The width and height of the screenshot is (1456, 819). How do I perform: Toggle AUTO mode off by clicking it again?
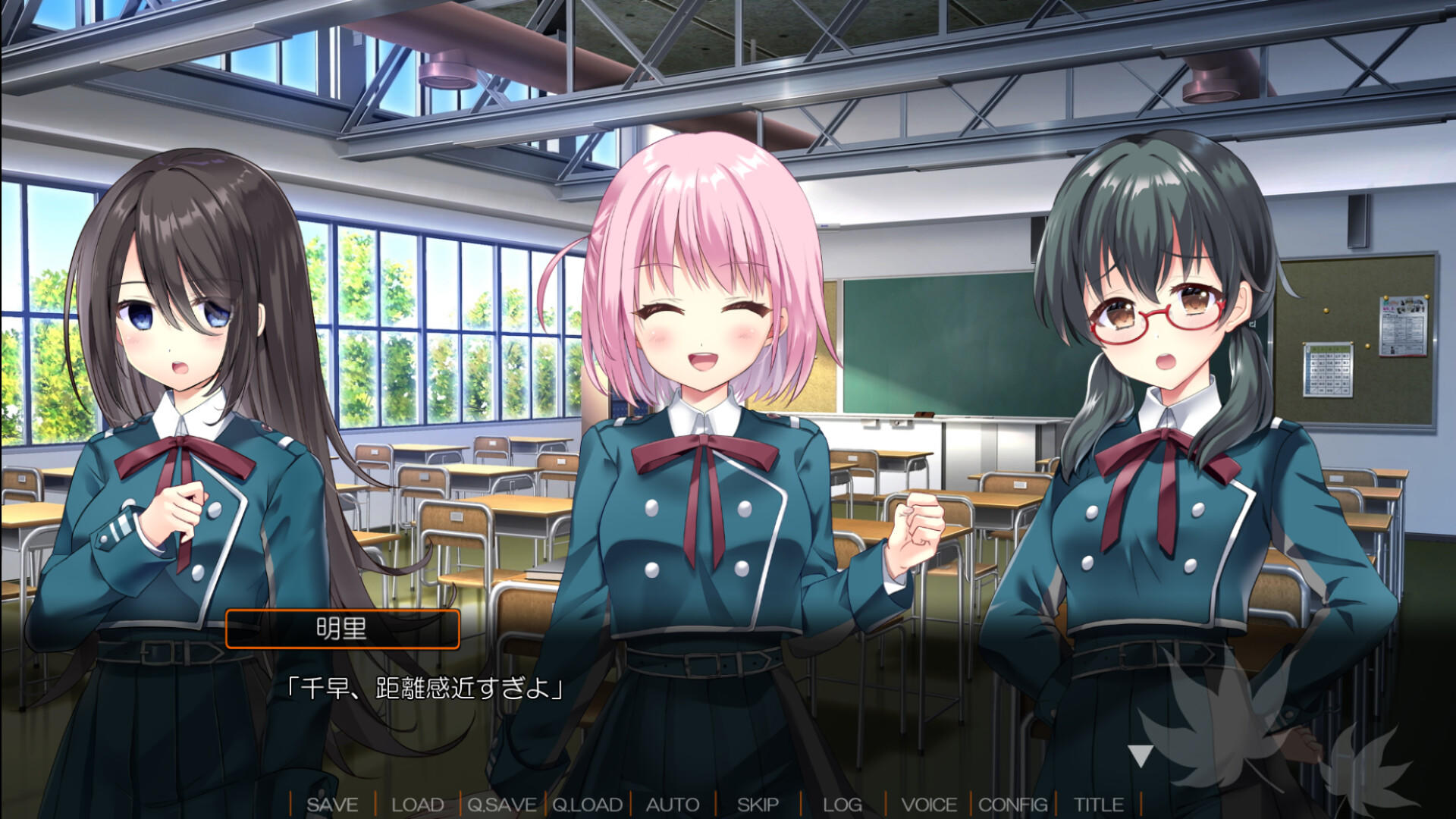[x=672, y=805]
